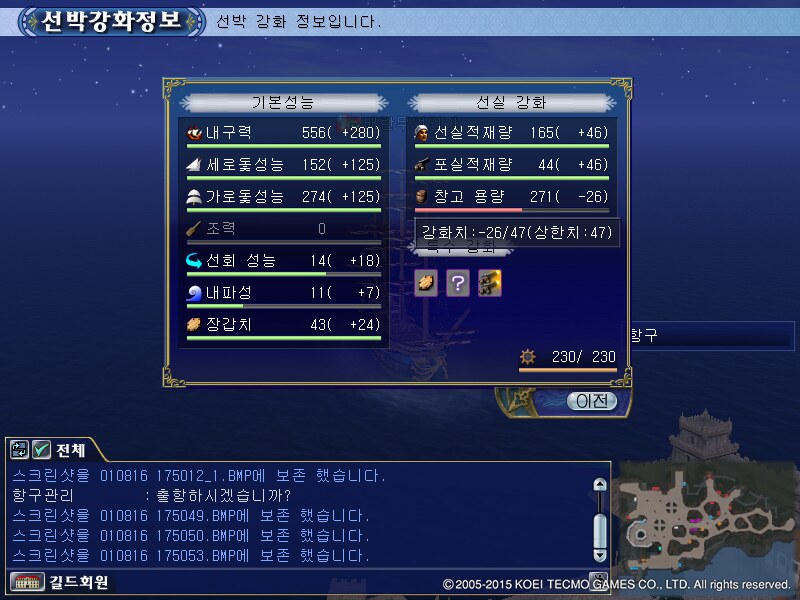Select the 내파성 wave resistance row
Image resolution: width=800 pixels, height=600 pixels.
click(283, 293)
